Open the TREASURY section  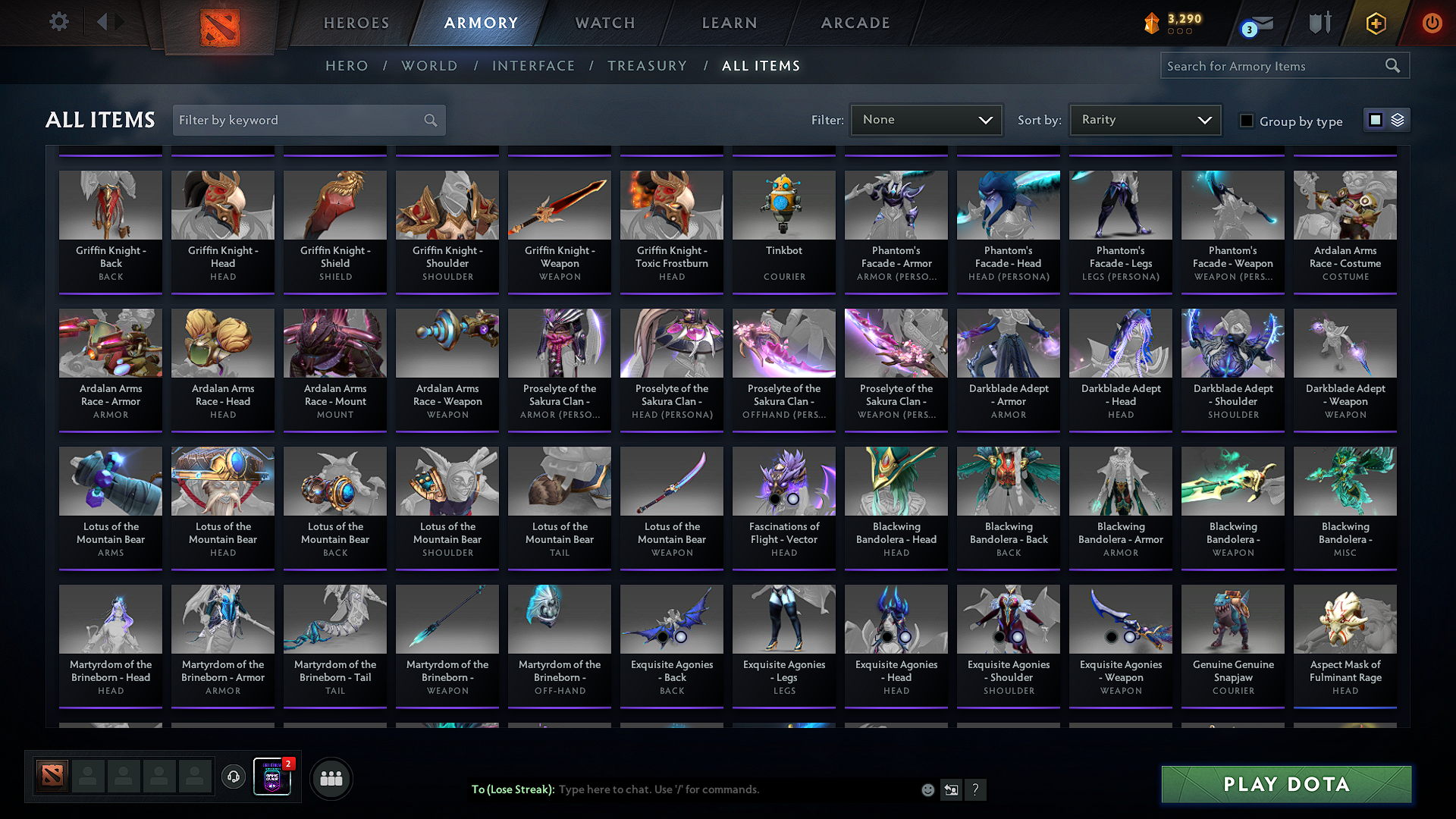[x=647, y=65]
